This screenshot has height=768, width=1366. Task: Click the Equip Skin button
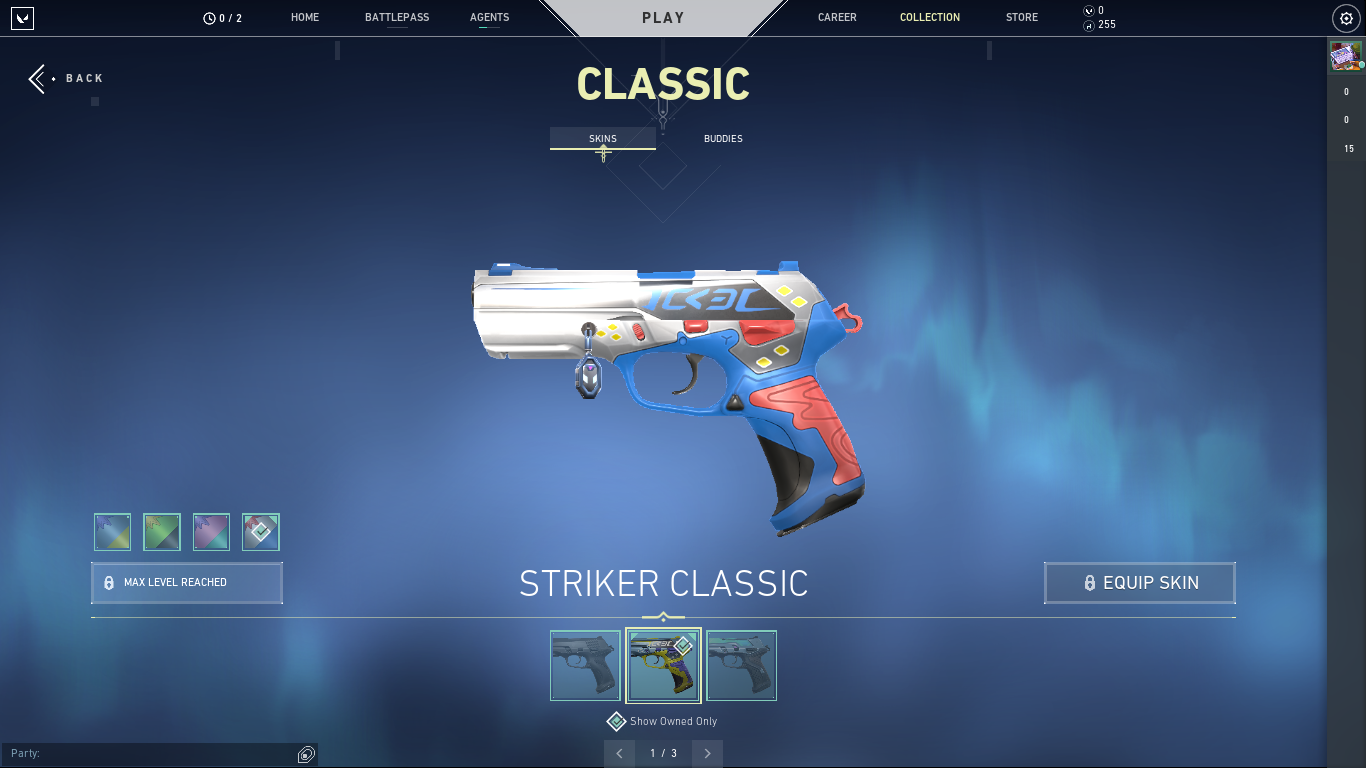pos(1139,583)
